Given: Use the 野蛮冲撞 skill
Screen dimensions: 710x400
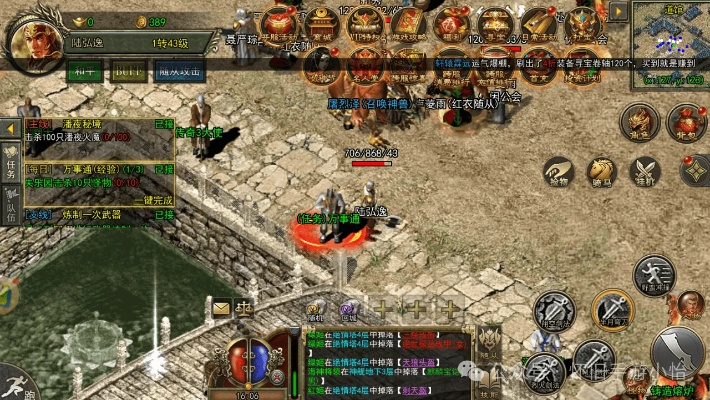Looking at the screenshot, I should pyautogui.click(x=653, y=274).
